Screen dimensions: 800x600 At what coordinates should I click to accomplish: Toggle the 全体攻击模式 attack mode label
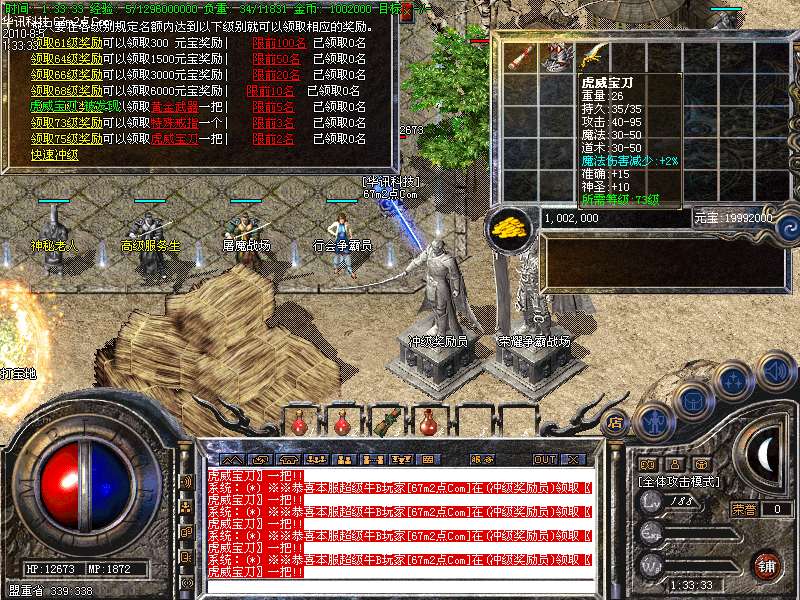tap(681, 481)
